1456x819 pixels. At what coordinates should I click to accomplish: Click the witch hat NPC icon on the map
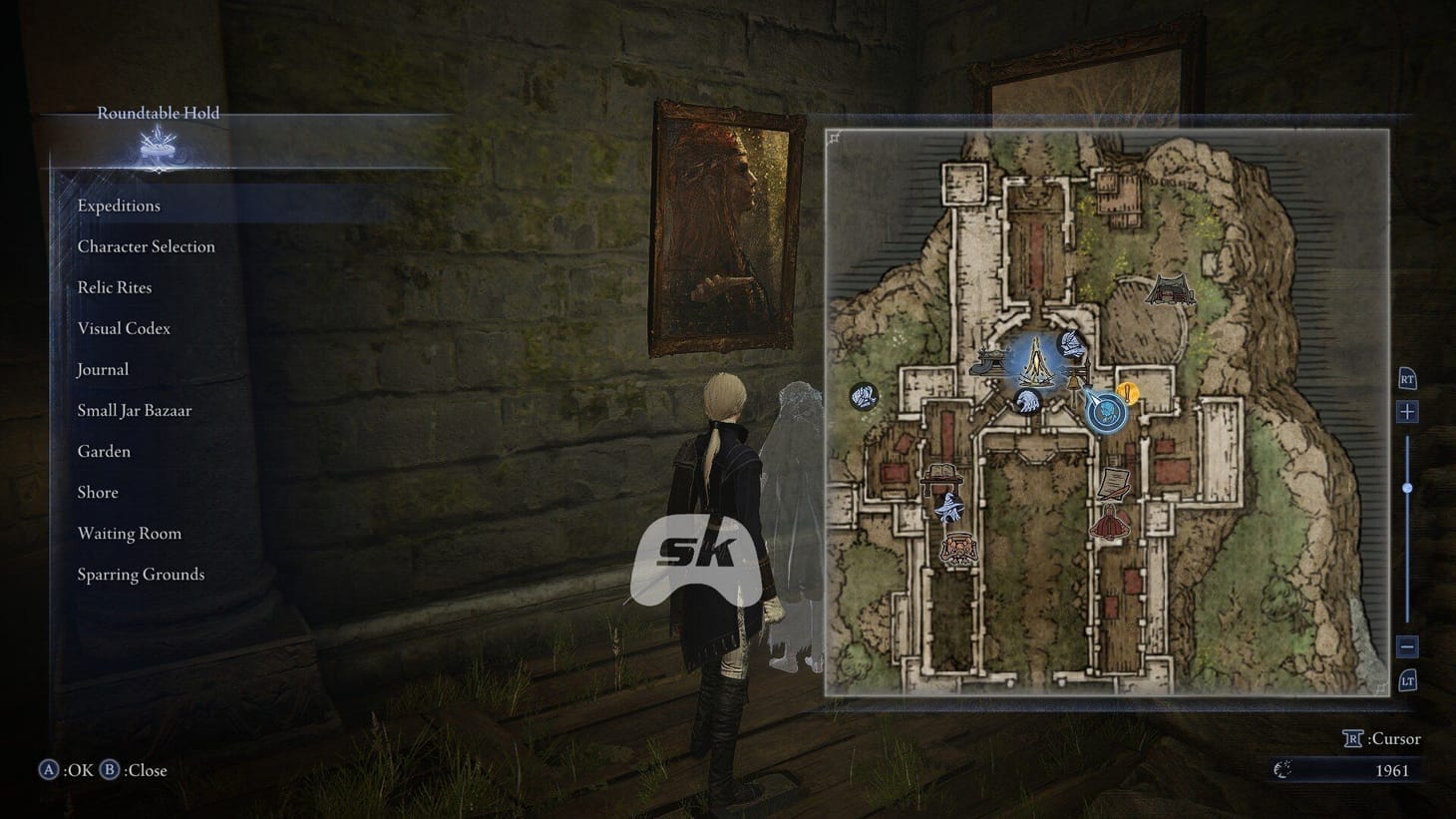click(x=950, y=509)
